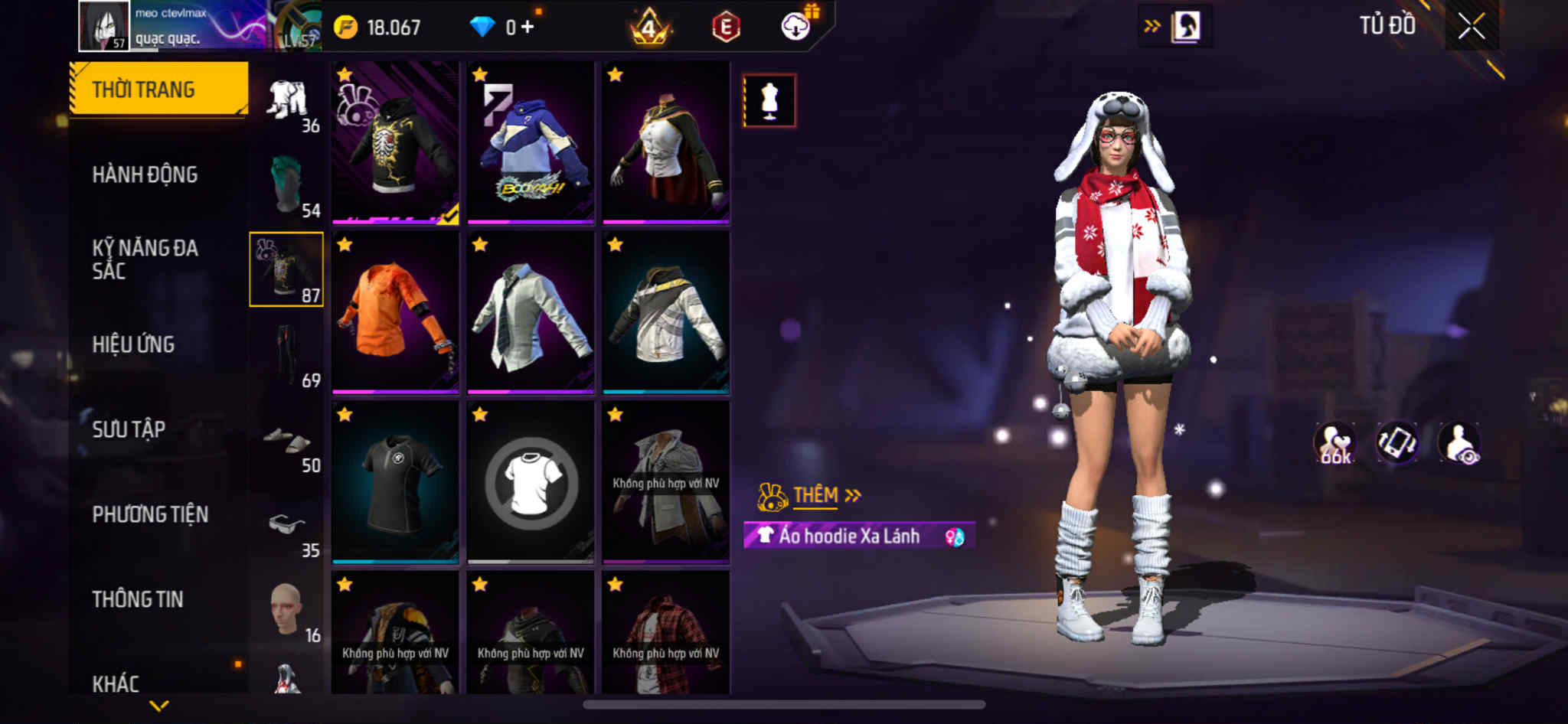Open the HIỆU ỨNG section

click(134, 344)
